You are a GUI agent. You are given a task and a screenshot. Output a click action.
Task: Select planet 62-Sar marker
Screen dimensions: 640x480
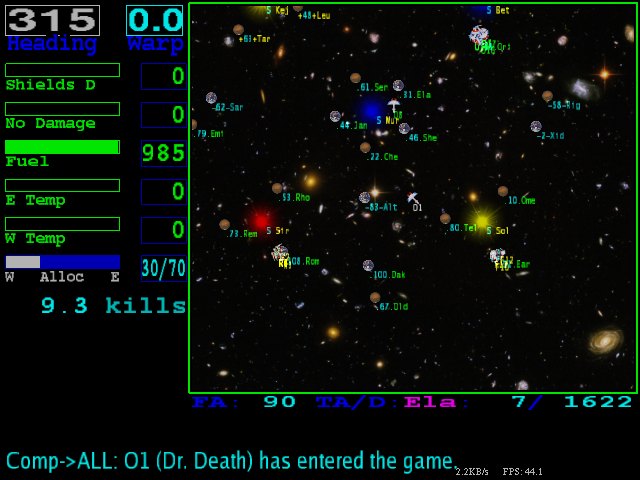click(211, 98)
